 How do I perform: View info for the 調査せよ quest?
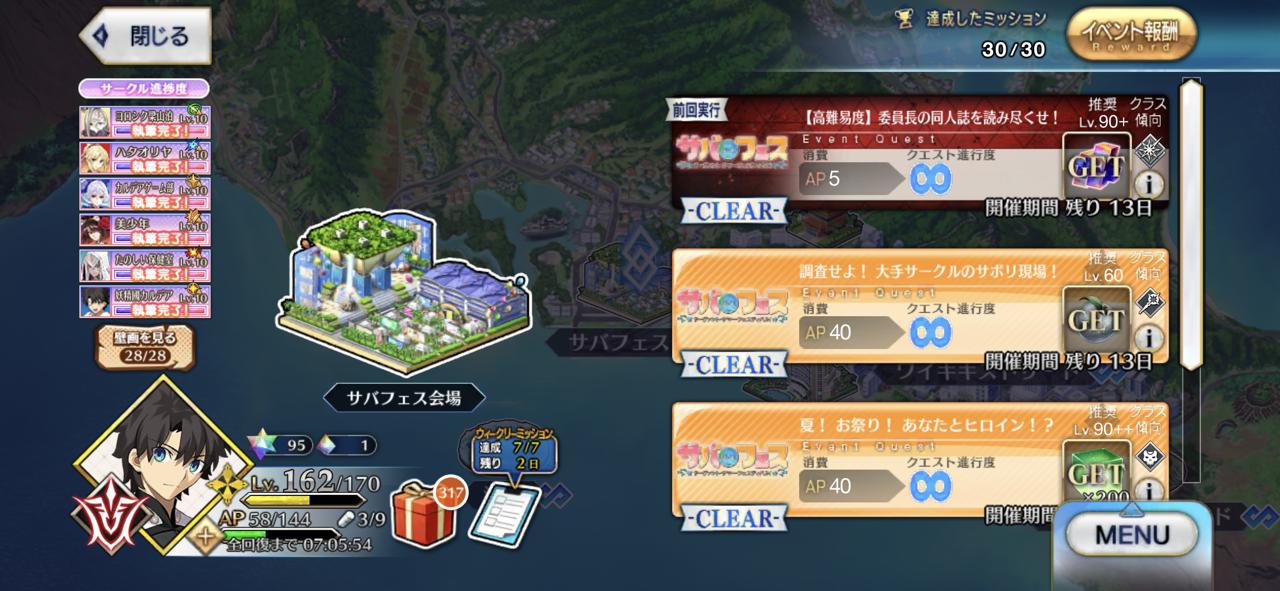(1149, 337)
